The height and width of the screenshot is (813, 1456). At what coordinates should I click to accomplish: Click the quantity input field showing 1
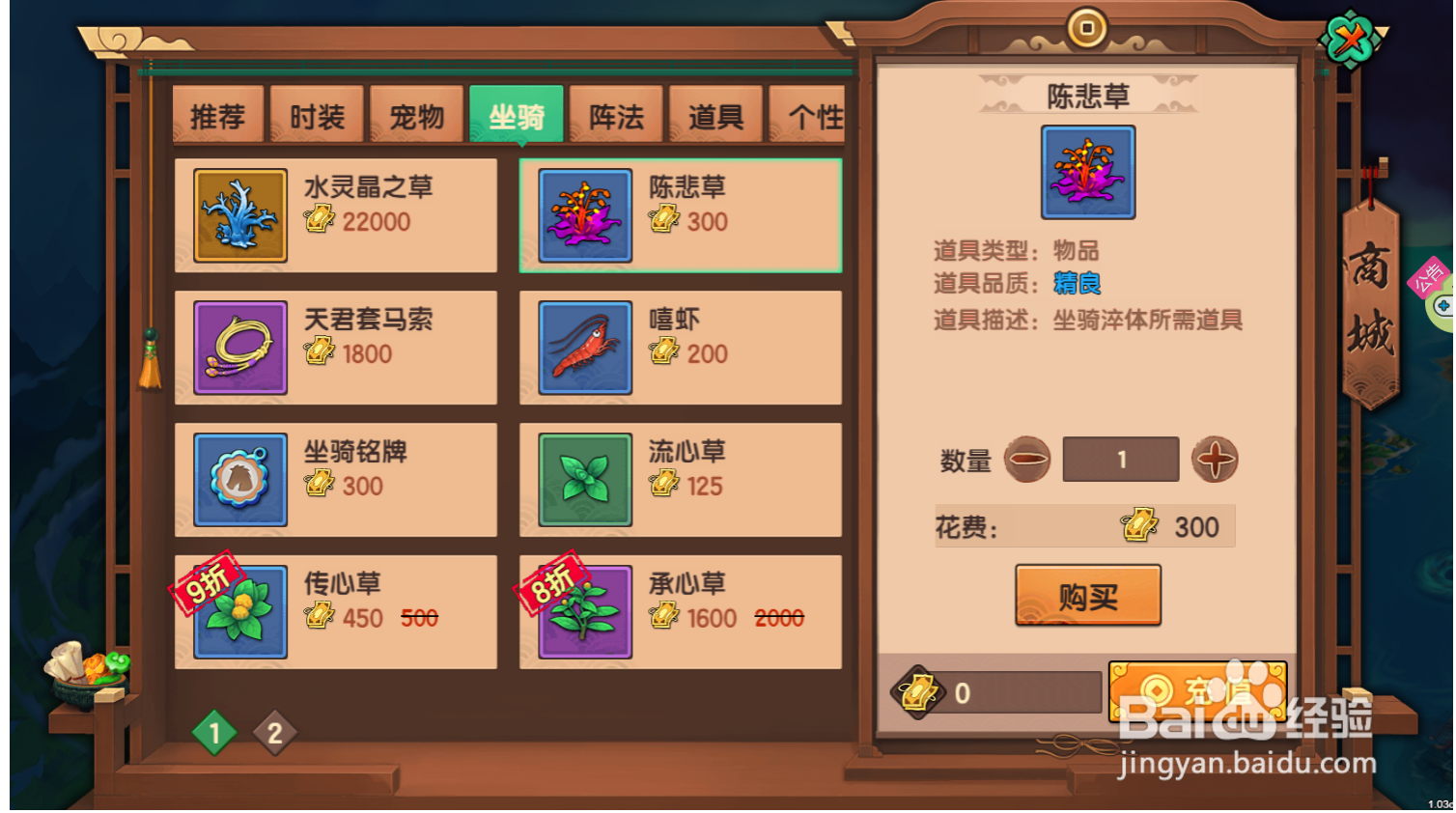coord(1120,460)
